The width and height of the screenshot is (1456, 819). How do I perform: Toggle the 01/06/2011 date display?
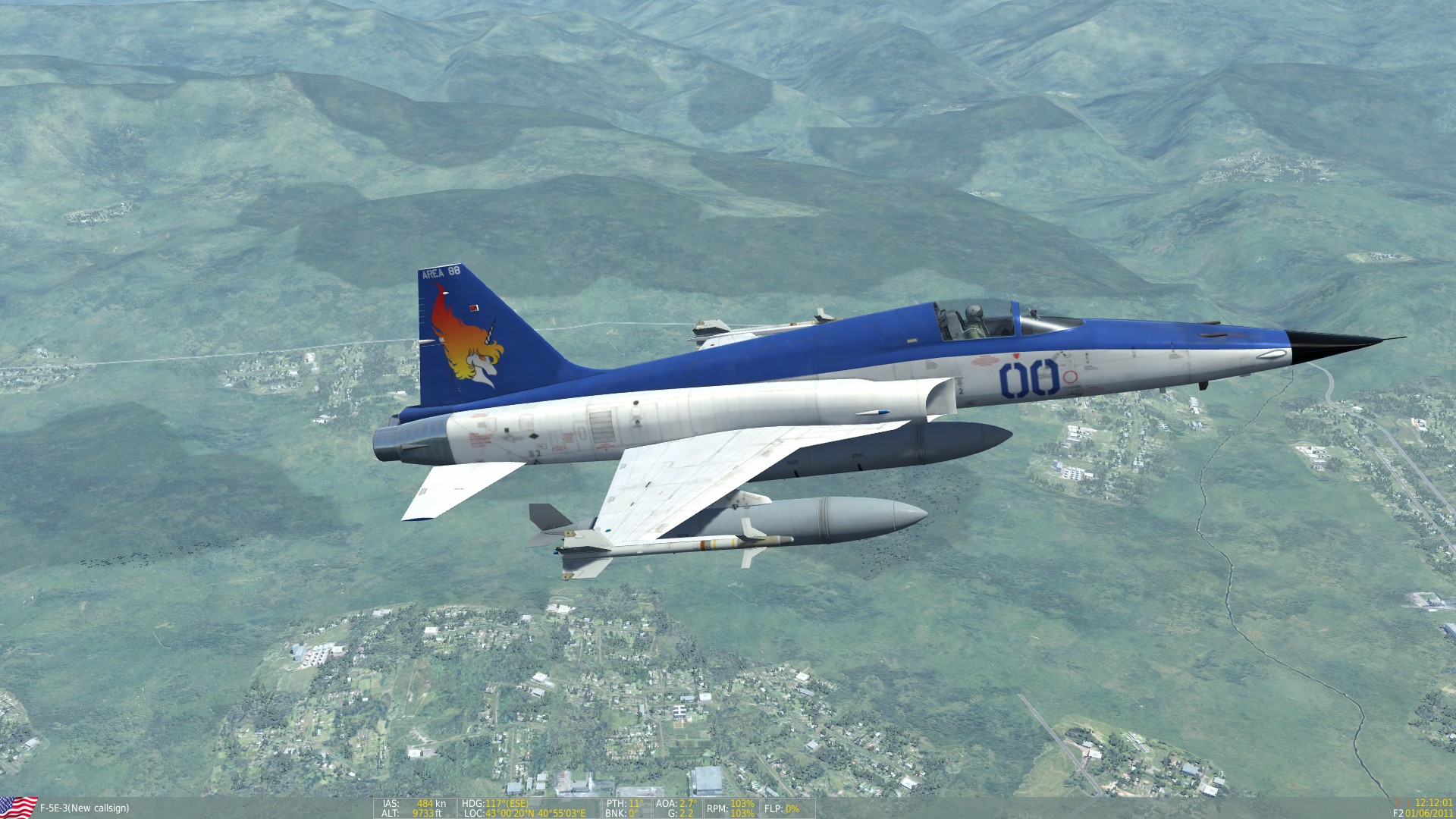tap(1429, 812)
